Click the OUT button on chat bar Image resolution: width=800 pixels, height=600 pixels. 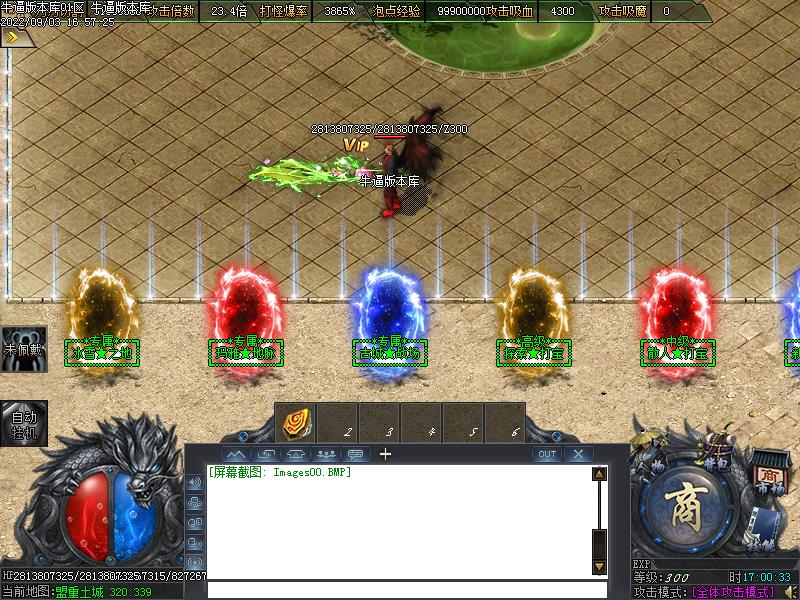pyautogui.click(x=547, y=454)
